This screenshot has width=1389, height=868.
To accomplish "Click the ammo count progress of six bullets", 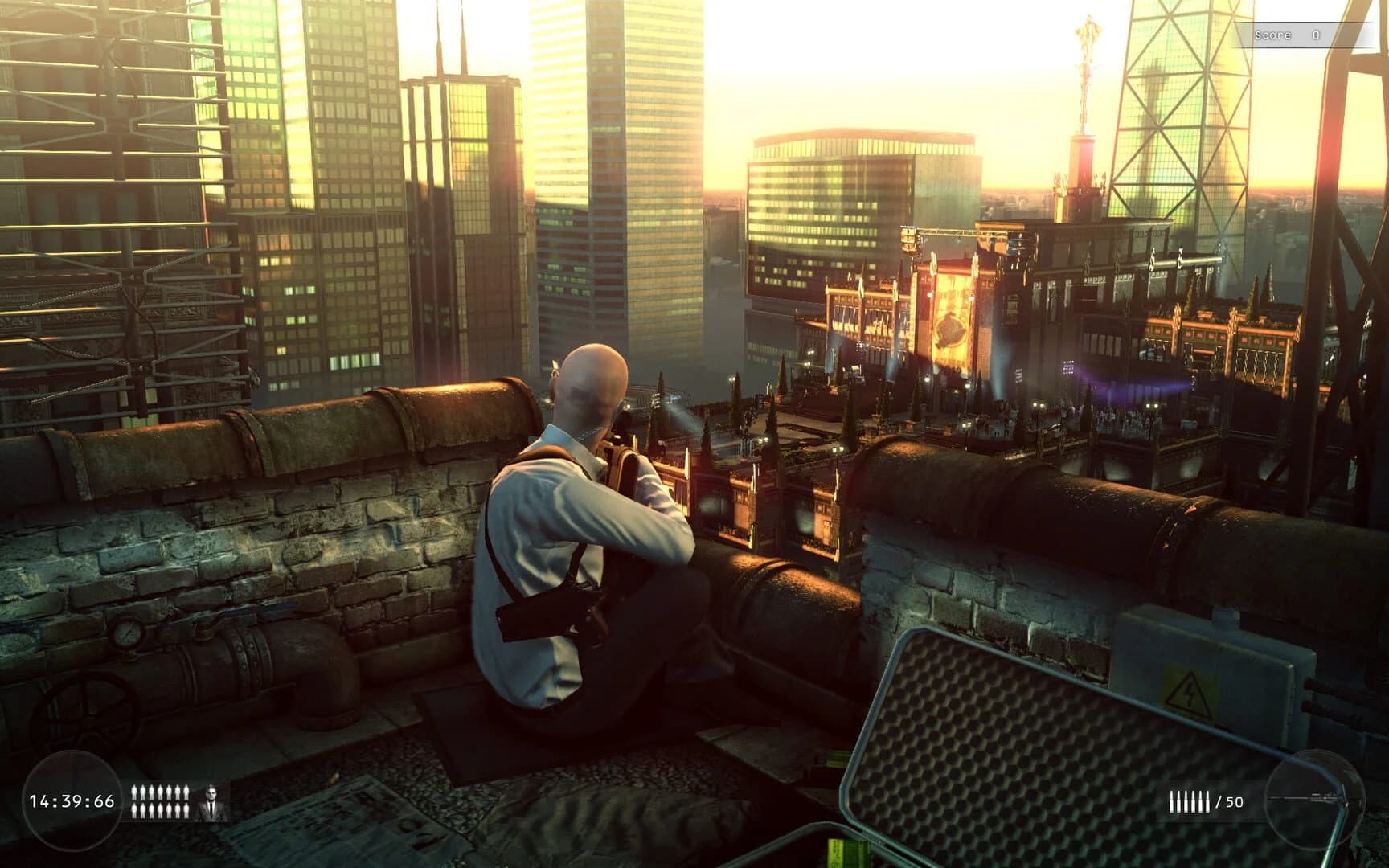I will (1190, 801).
